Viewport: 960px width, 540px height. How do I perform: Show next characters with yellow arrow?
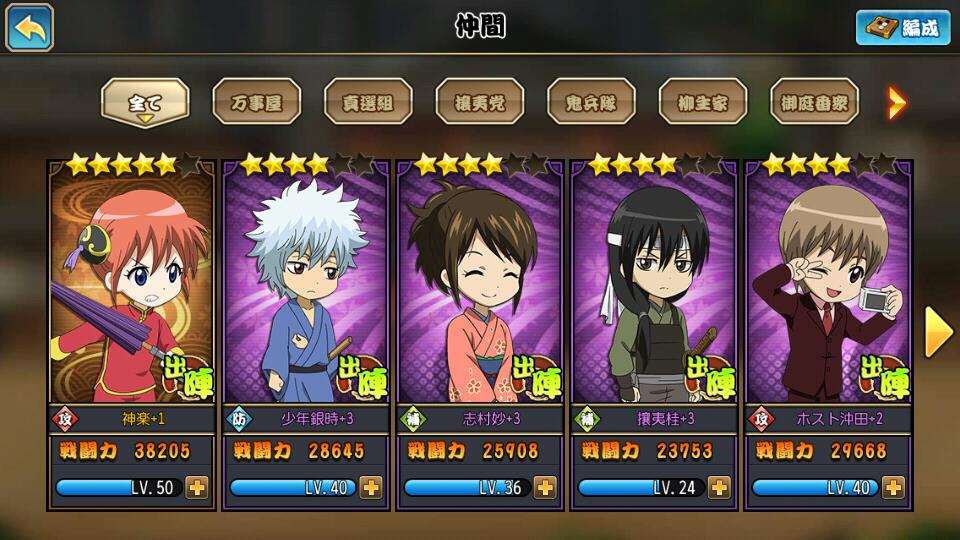point(938,332)
